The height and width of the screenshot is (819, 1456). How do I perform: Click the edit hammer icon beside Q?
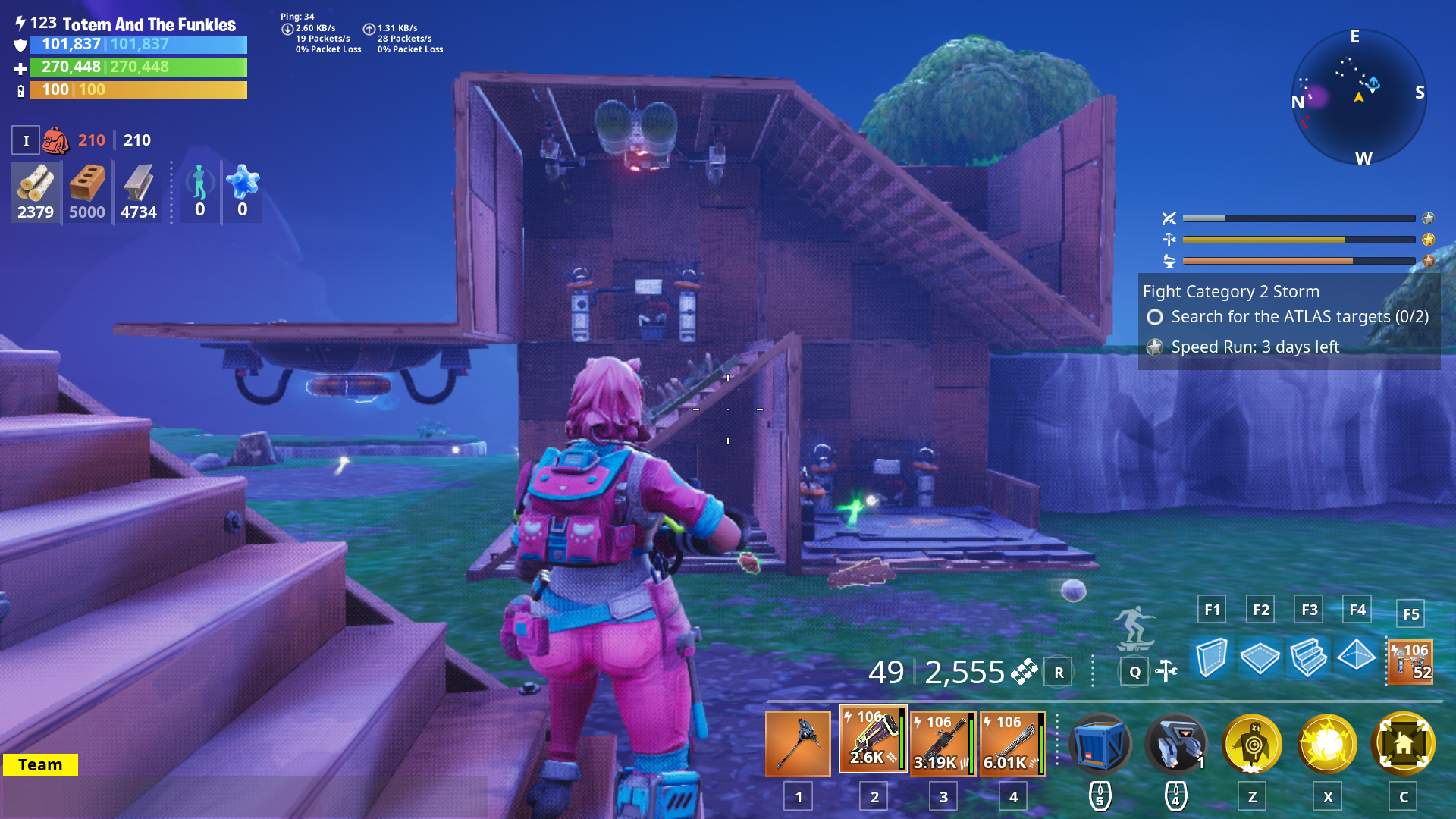(x=1166, y=671)
